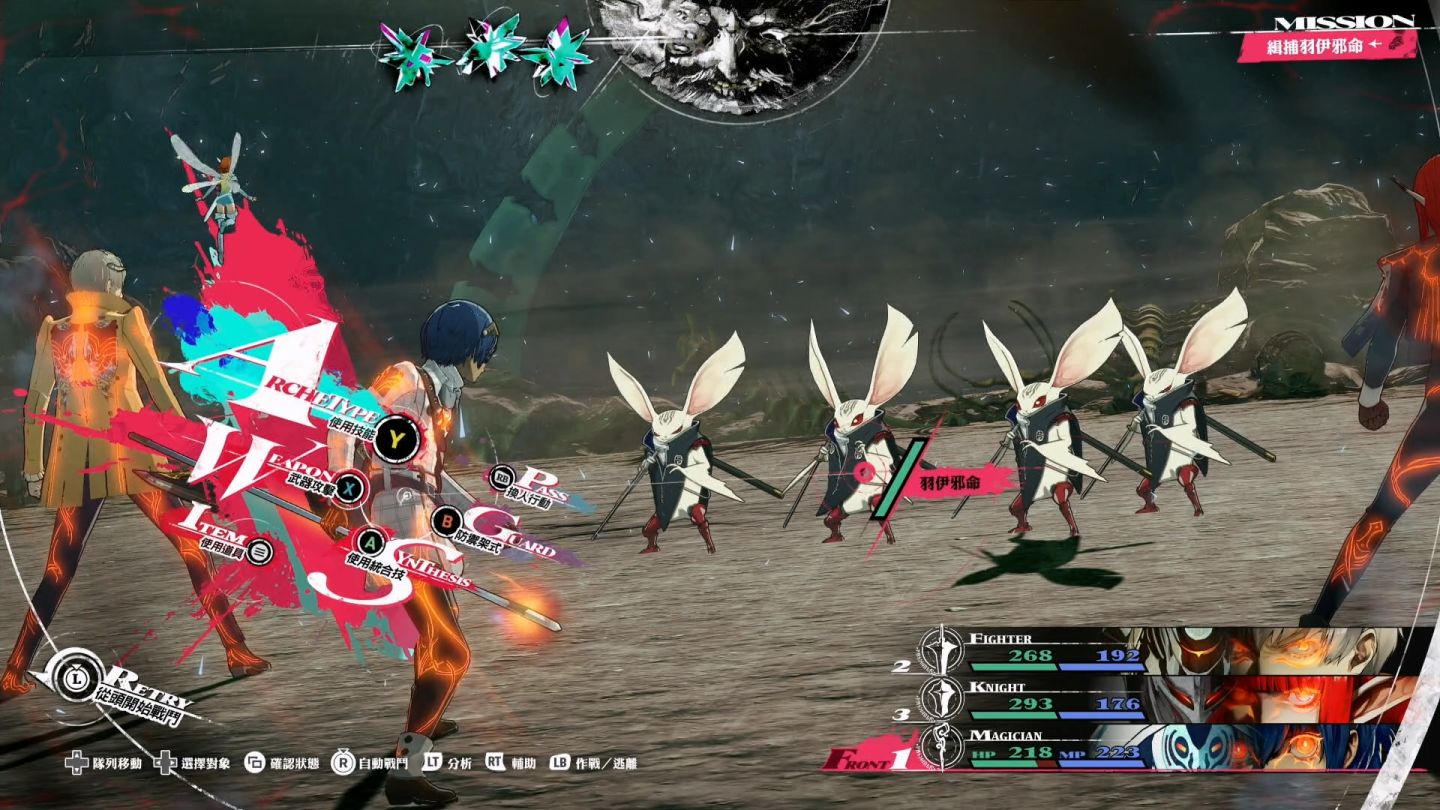Screen dimensions: 1440x810
Task: Pick the Pass command
Action: pos(503,480)
